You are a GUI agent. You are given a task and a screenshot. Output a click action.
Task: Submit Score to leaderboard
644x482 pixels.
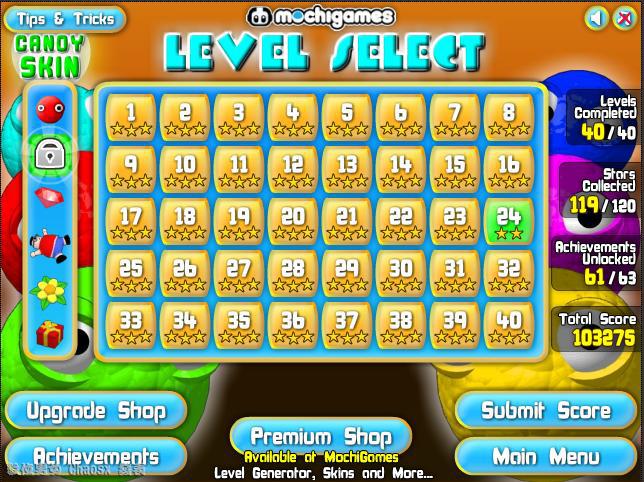tap(545, 410)
